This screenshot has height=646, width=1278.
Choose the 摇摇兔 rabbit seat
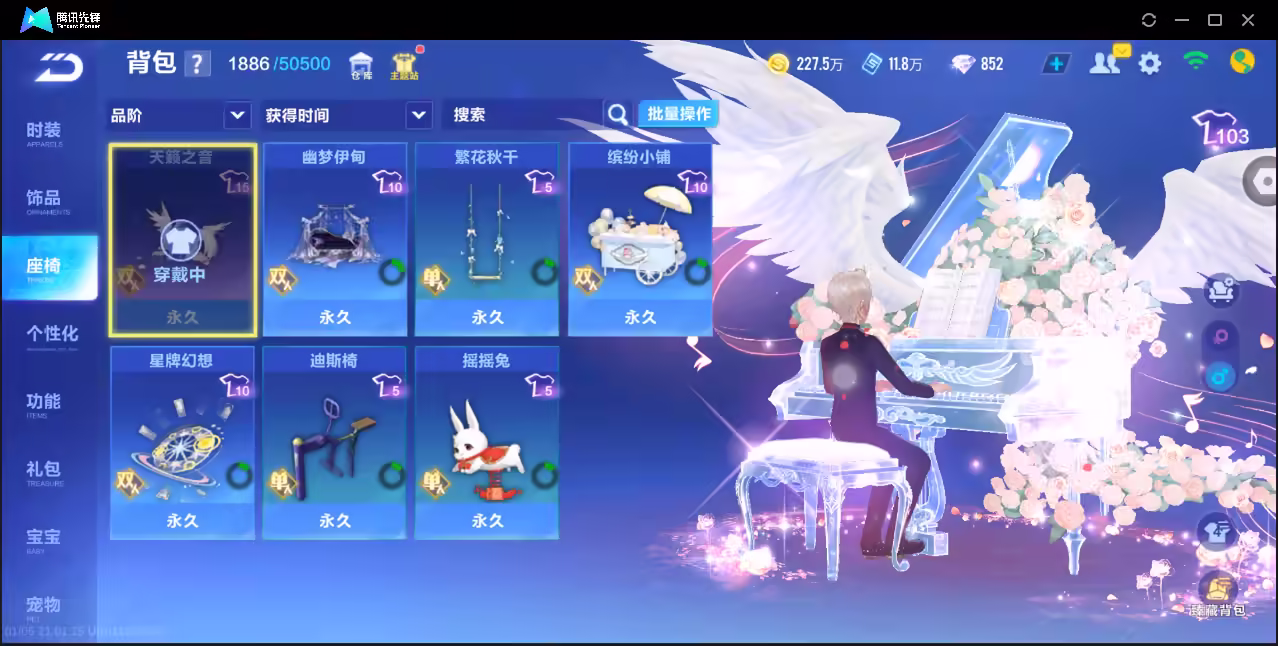click(x=487, y=442)
